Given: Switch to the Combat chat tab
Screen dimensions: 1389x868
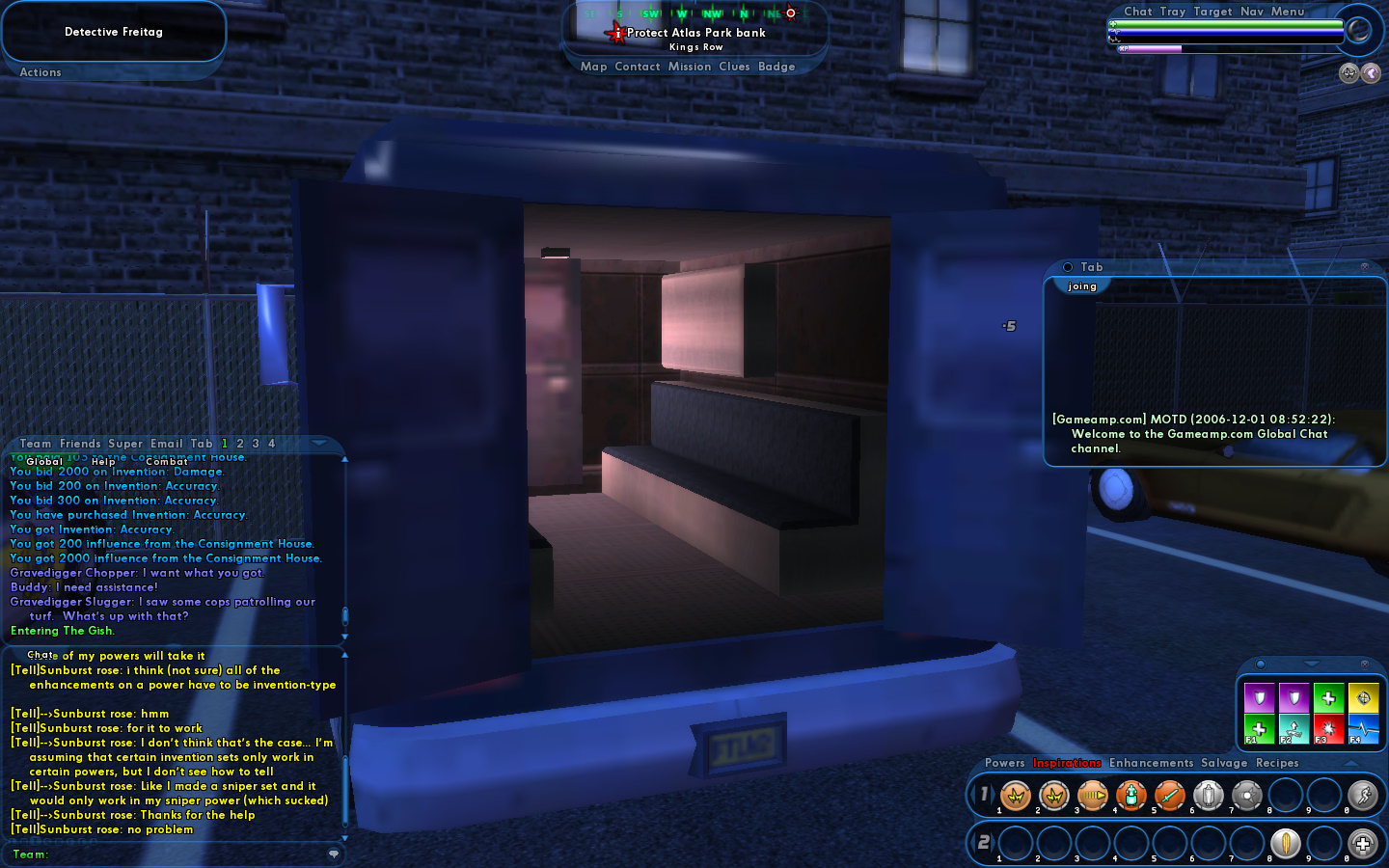Looking at the screenshot, I should 166,462.
